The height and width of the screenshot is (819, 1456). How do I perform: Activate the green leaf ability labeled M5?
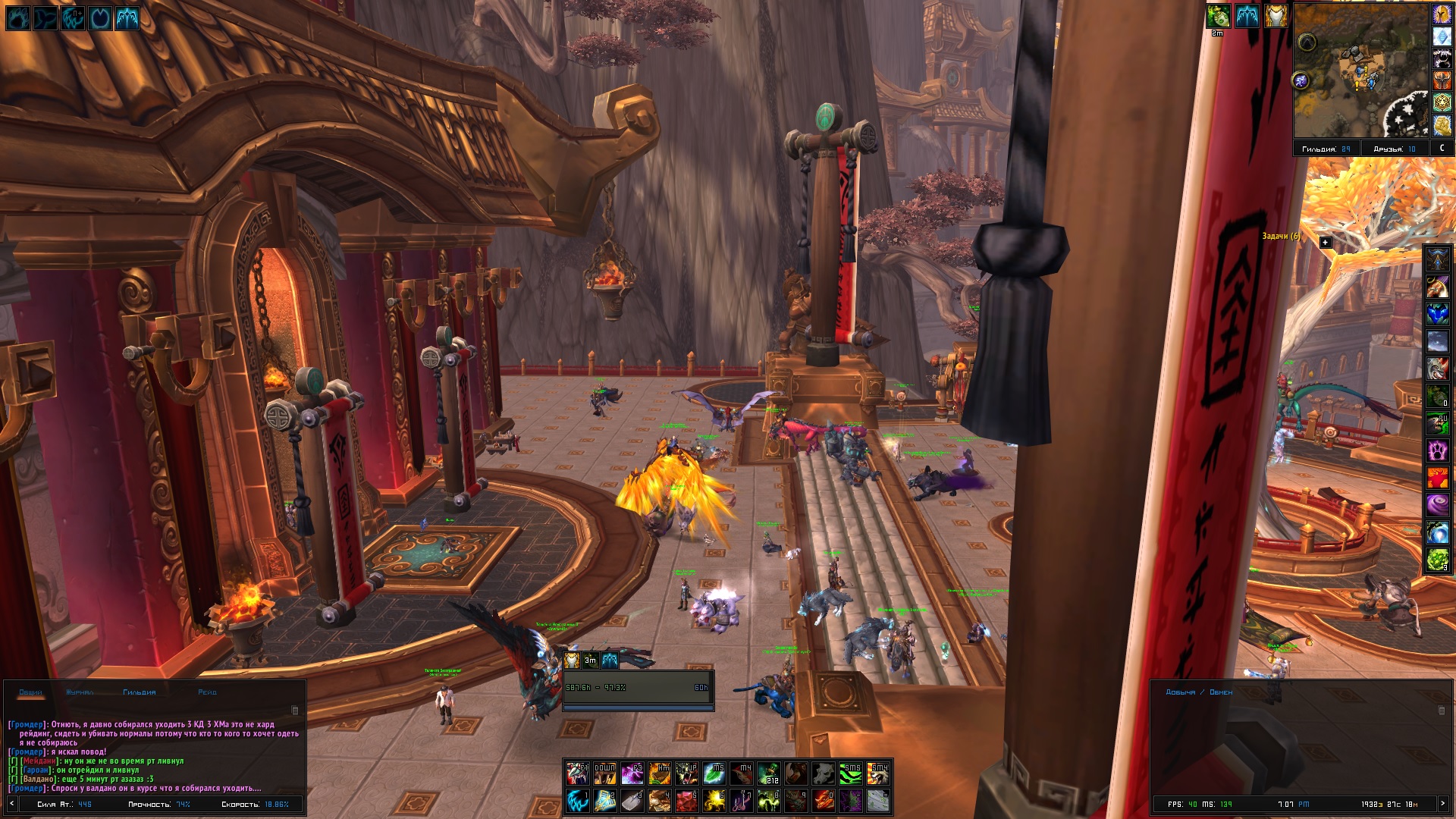click(x=714, y=773)
